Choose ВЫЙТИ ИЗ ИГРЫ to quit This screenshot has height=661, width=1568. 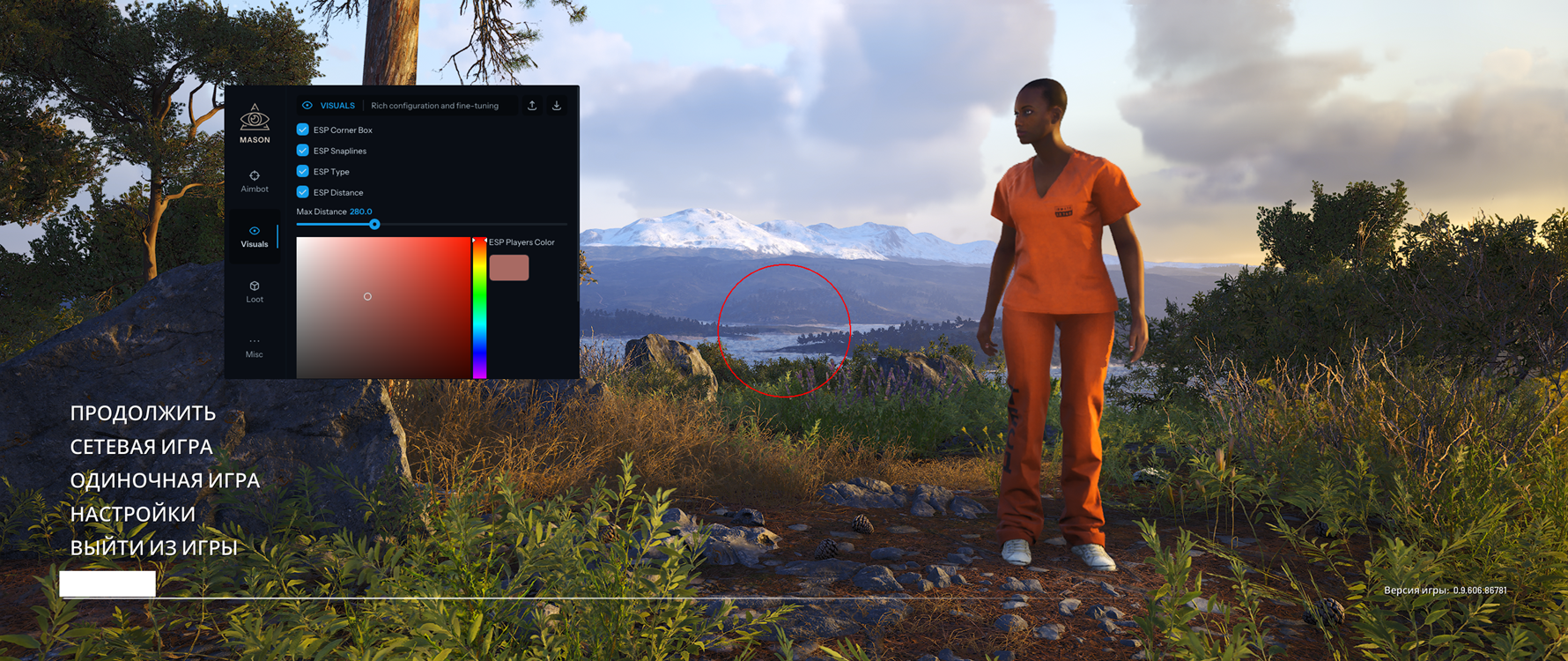pos(153,547)
